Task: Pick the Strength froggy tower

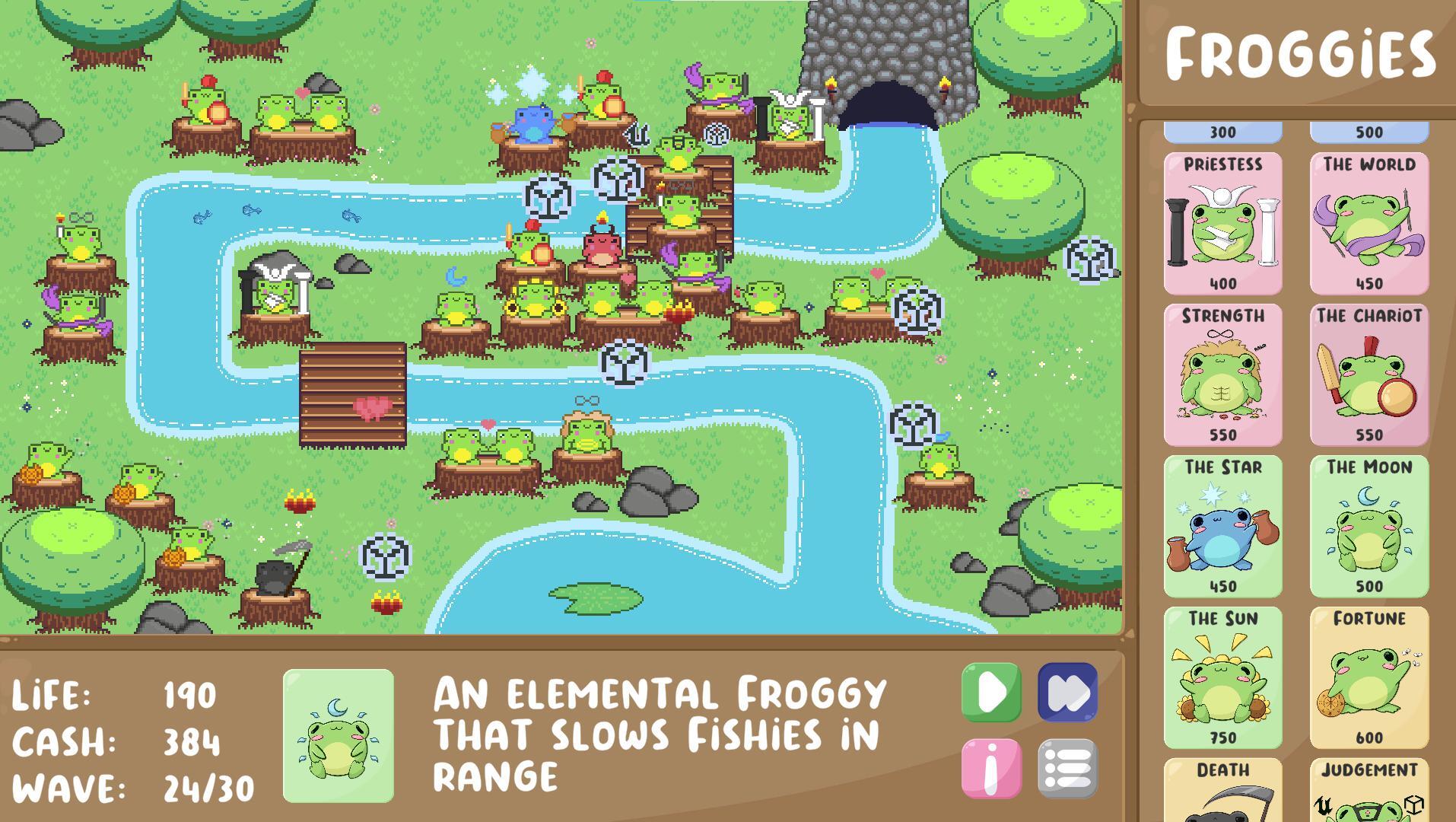Action: coord(1222,373)
